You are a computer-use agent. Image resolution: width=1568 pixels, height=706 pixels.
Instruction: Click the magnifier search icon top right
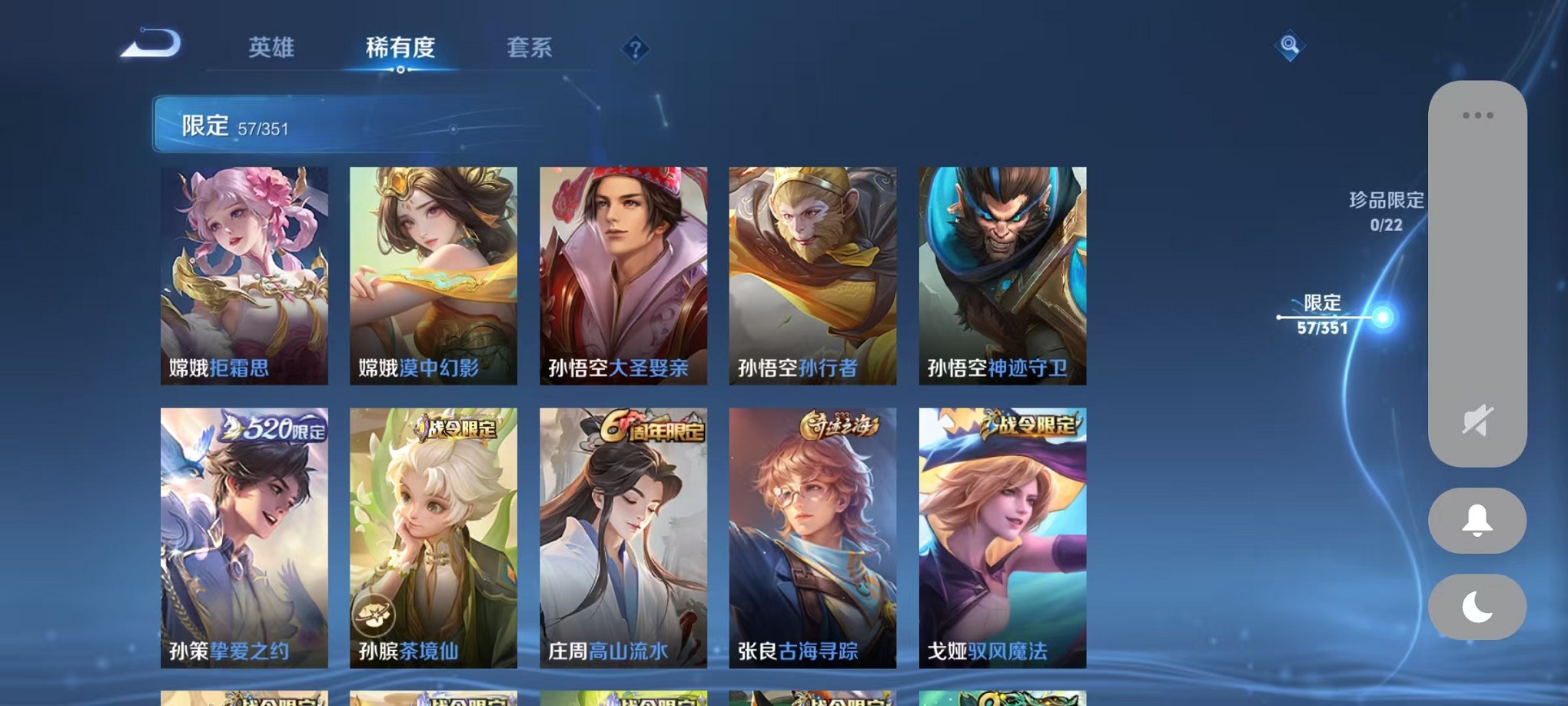1288,46
